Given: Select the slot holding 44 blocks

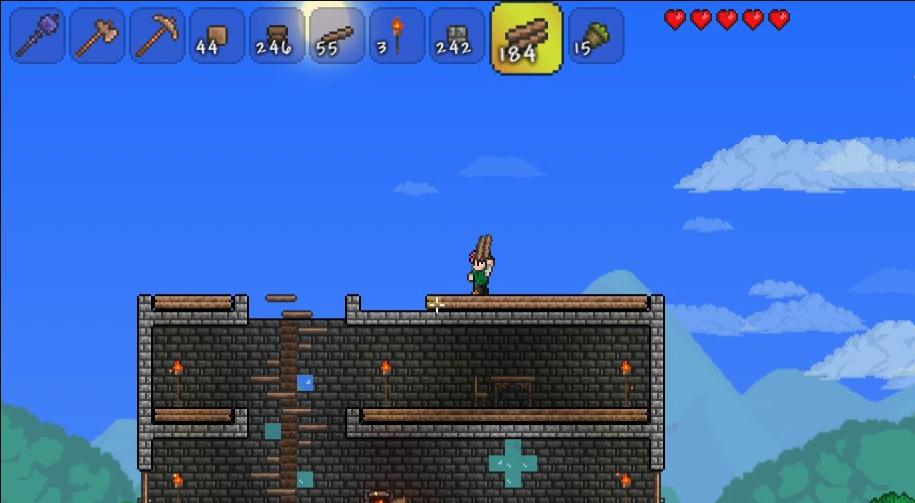Looking at the screenshot, I should (x=217, y=35).
